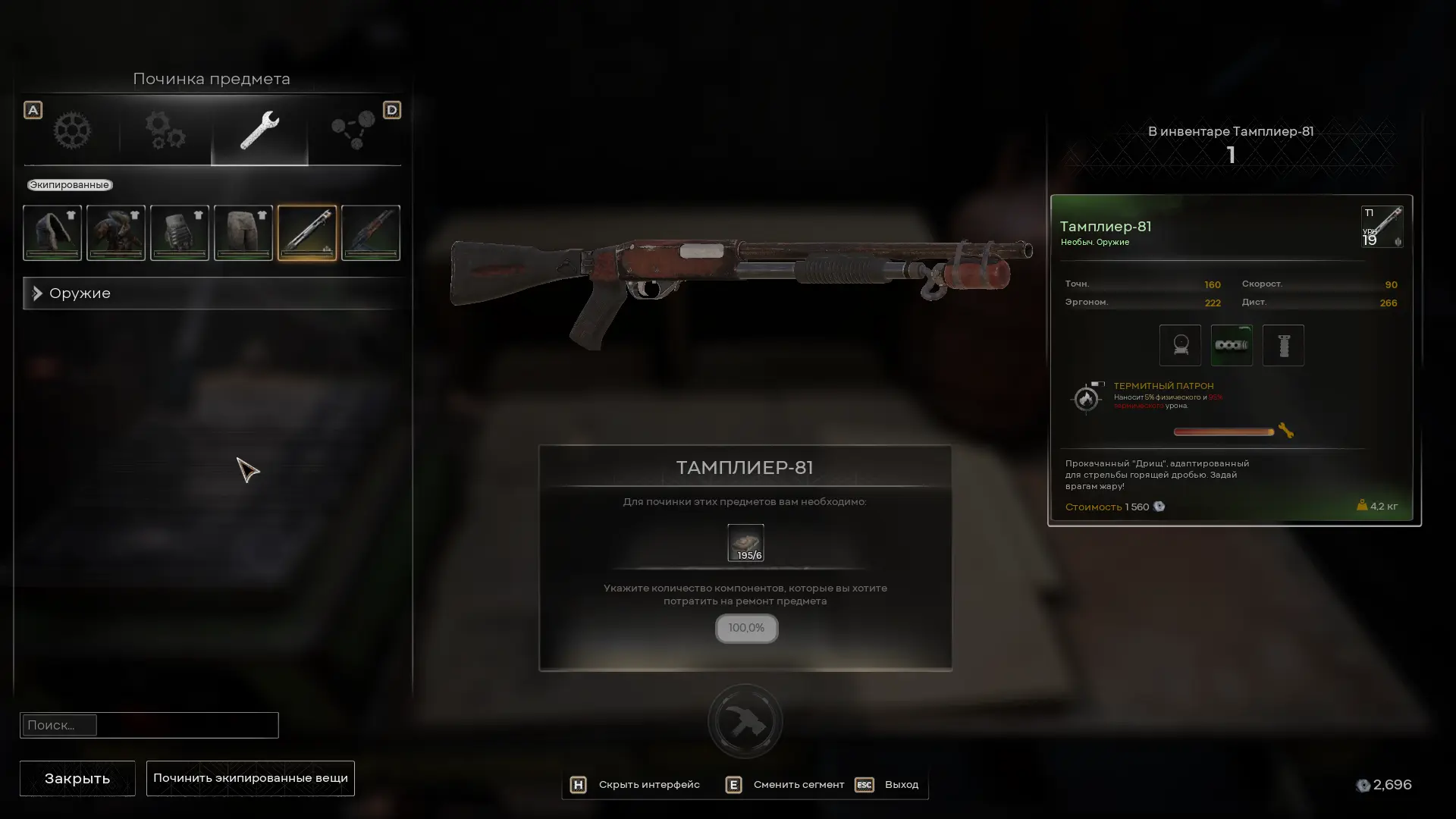Click the repair component material icon
The image size is (1456, 819).
[745, 542]
